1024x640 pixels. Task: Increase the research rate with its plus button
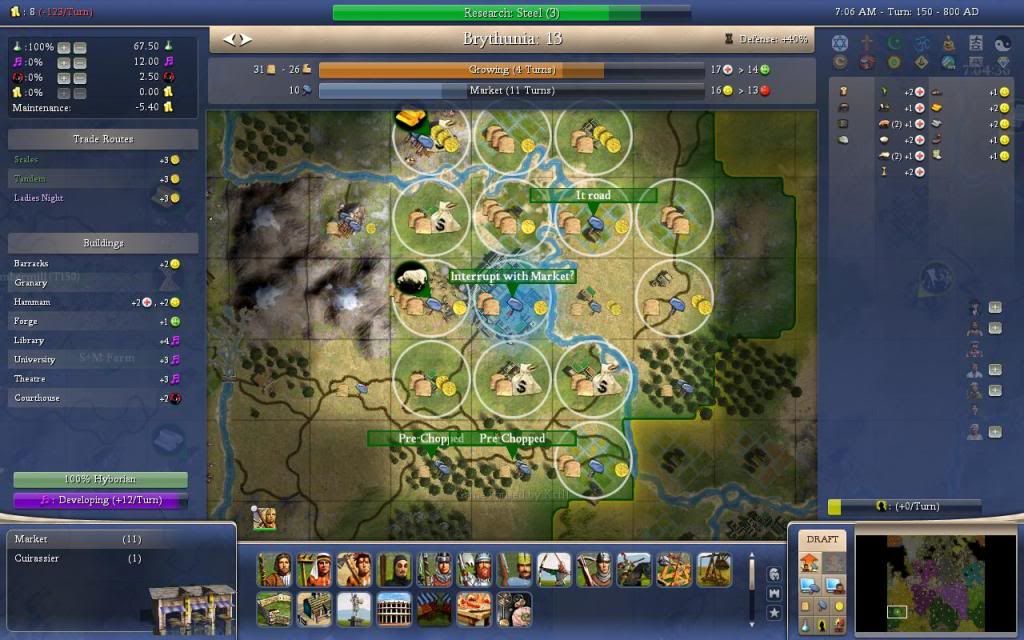coord(64,48)
